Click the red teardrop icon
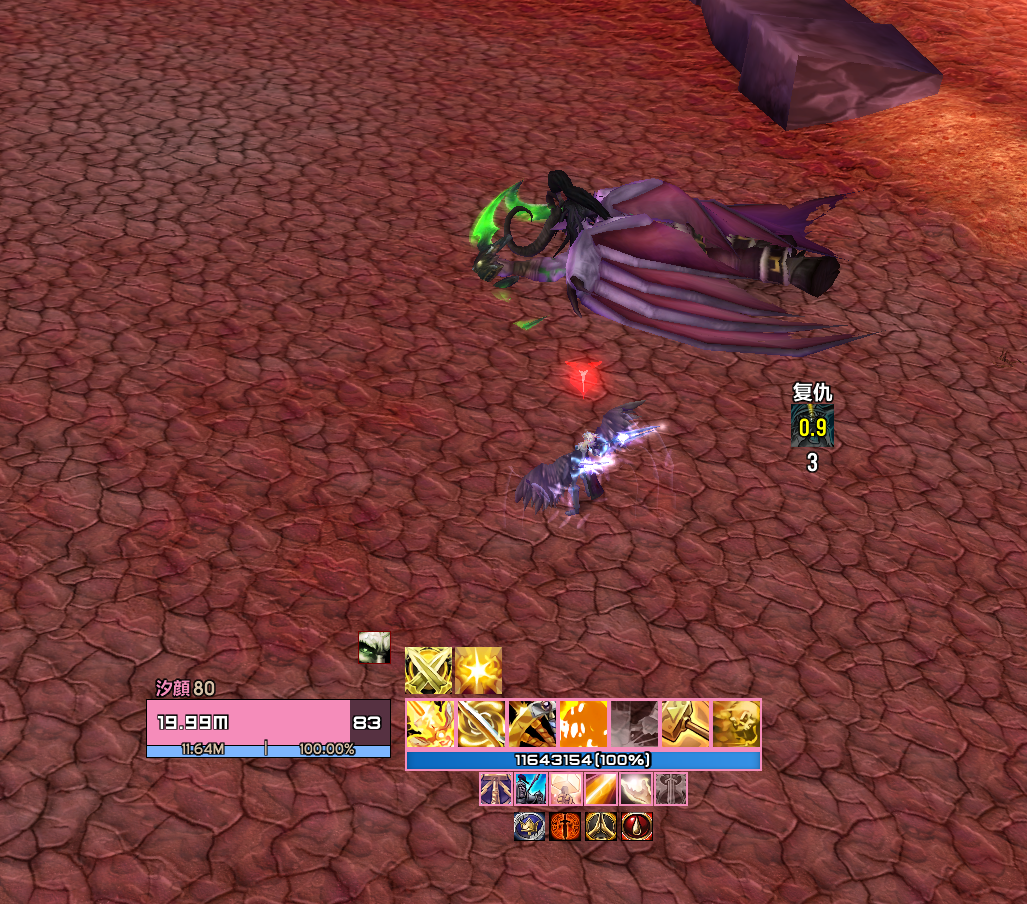 tap(637, 826)
